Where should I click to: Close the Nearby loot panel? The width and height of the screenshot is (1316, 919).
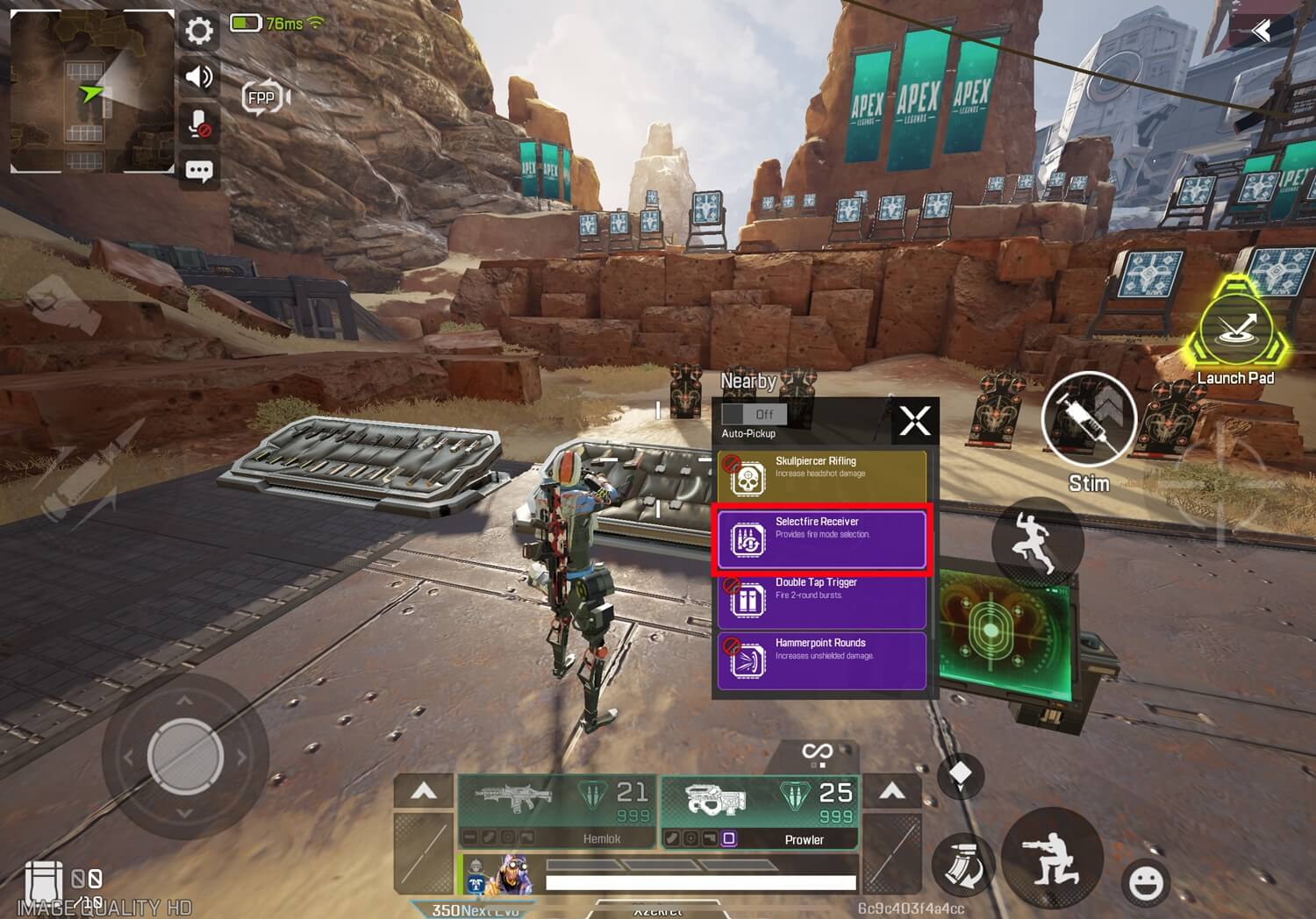click(x=914, y=421)
